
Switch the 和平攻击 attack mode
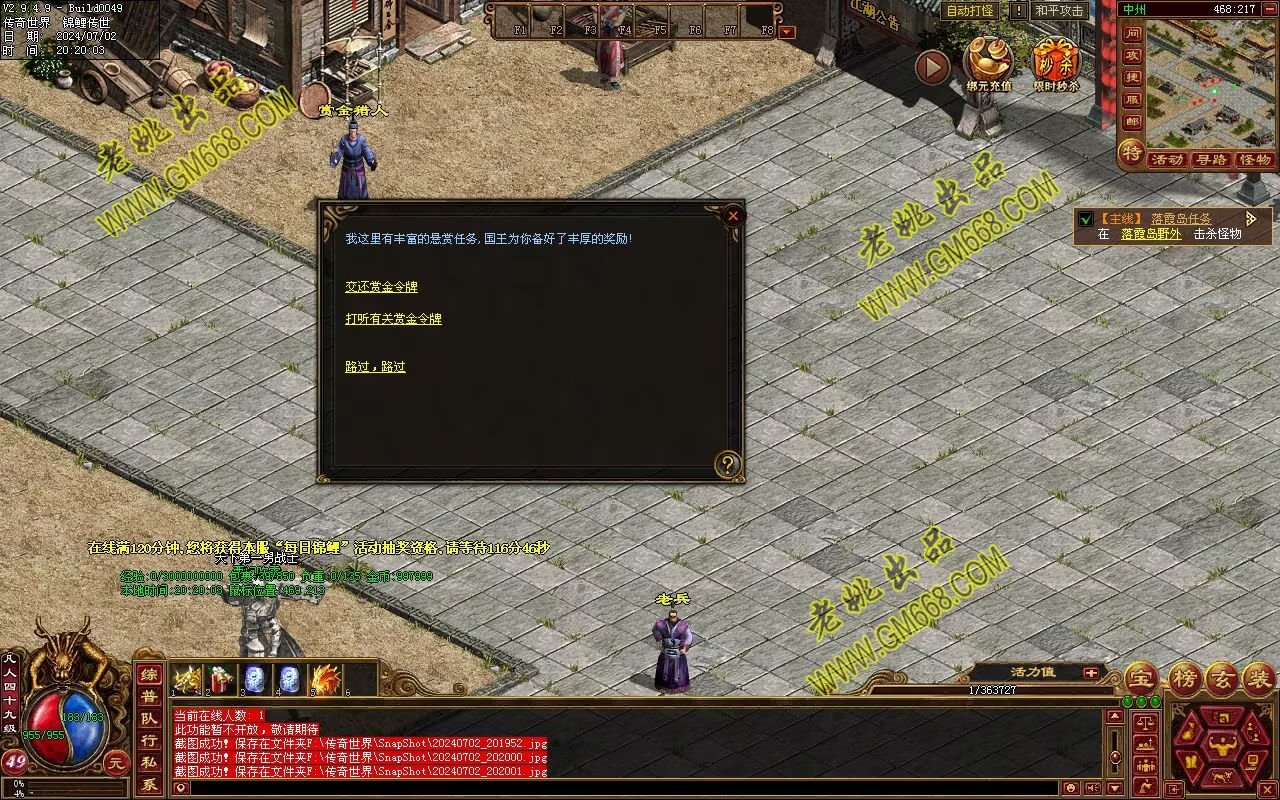(x=1060, y=11)
